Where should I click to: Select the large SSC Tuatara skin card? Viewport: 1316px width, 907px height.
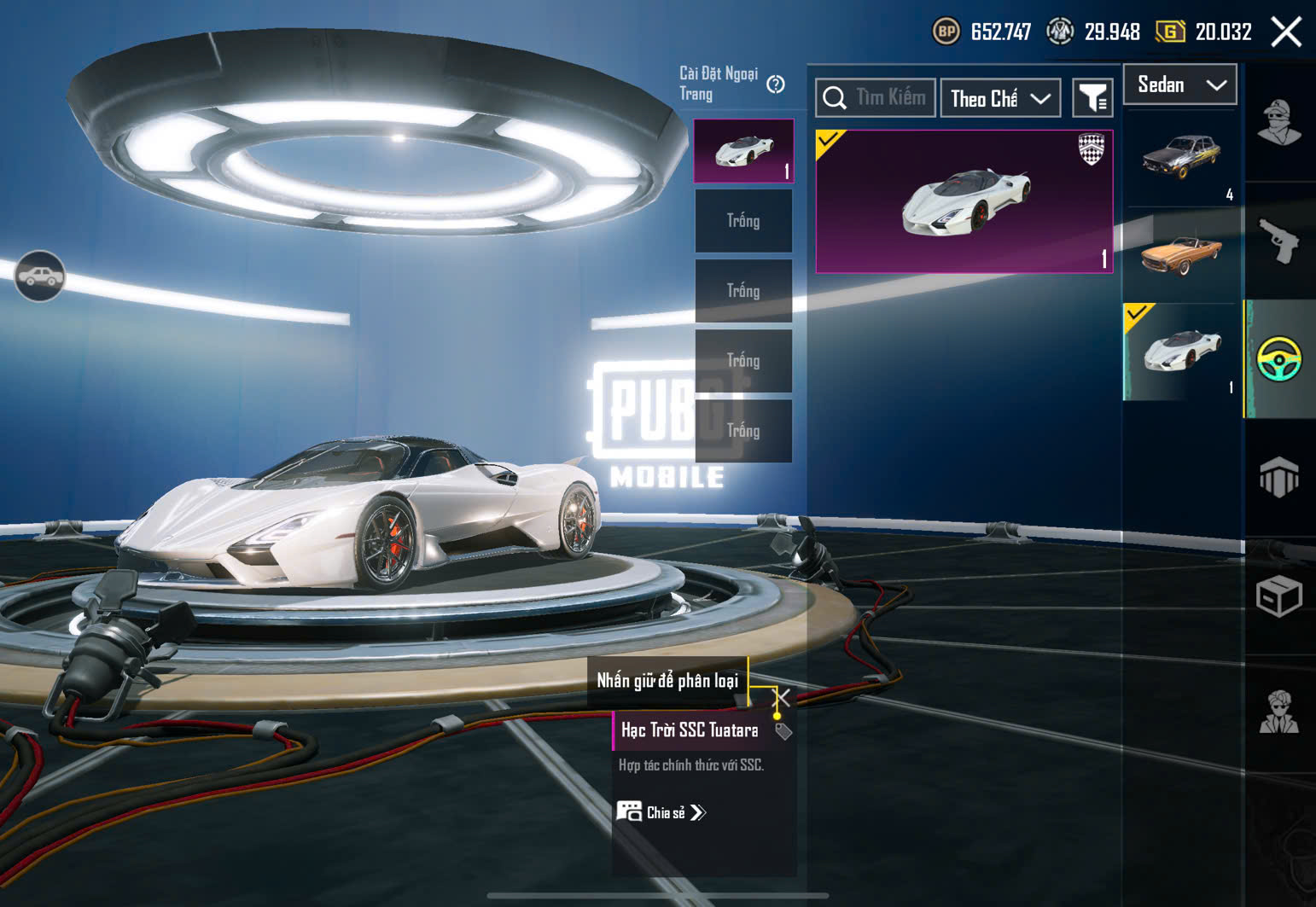964,201
